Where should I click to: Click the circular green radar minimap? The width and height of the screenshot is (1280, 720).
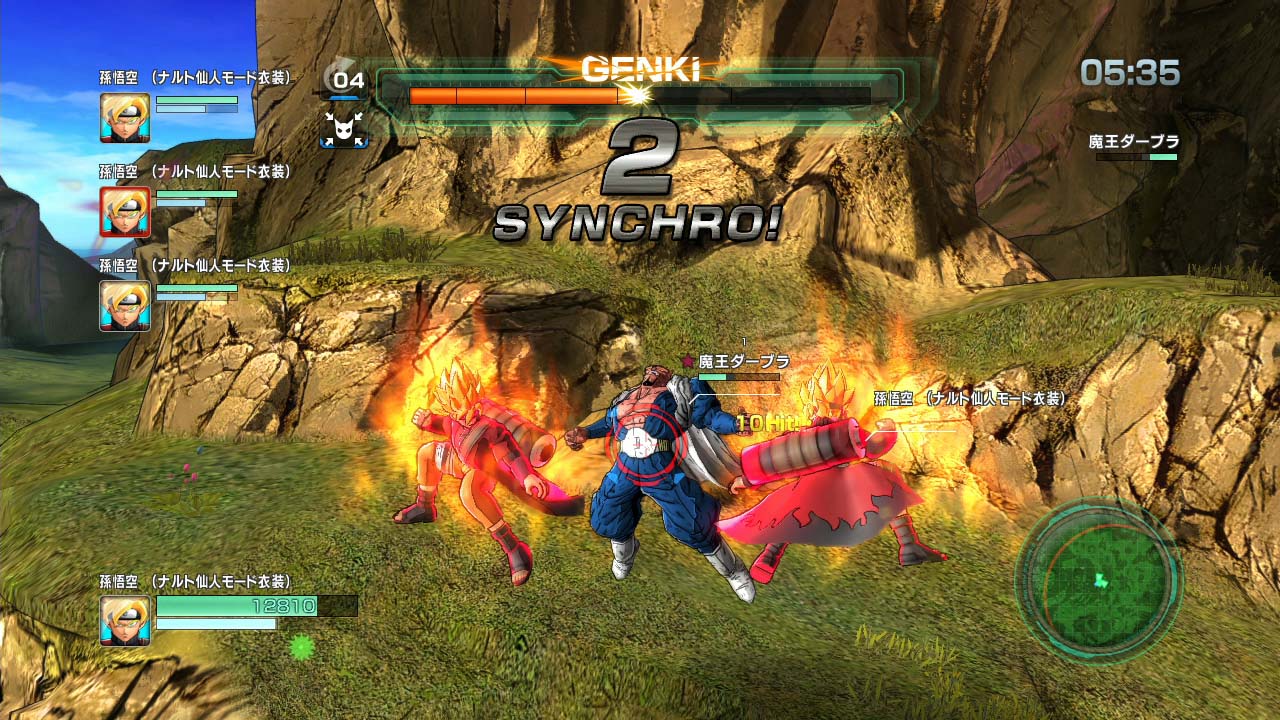(x=1099, y=579)
